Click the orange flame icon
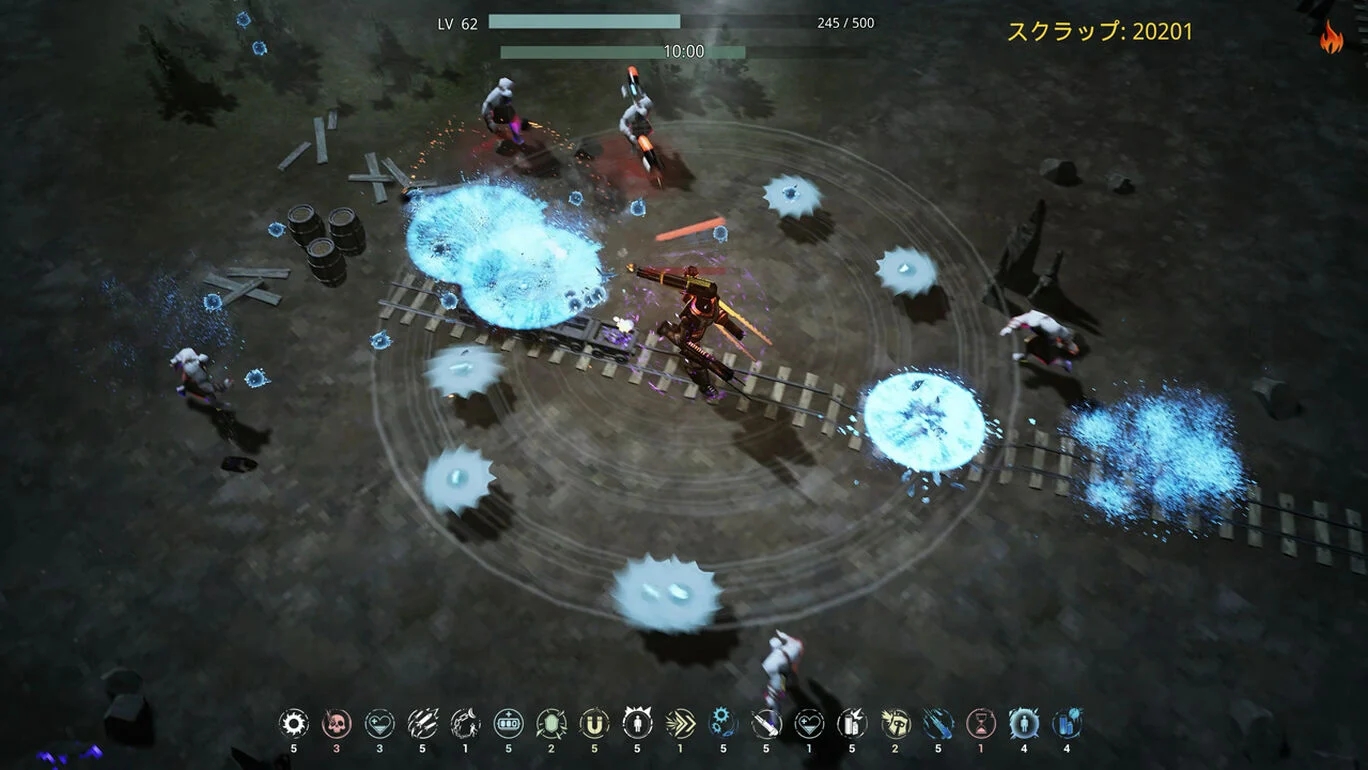Image resolution: width=1368 pixels, height=770 pixels. click(1331, 38)
